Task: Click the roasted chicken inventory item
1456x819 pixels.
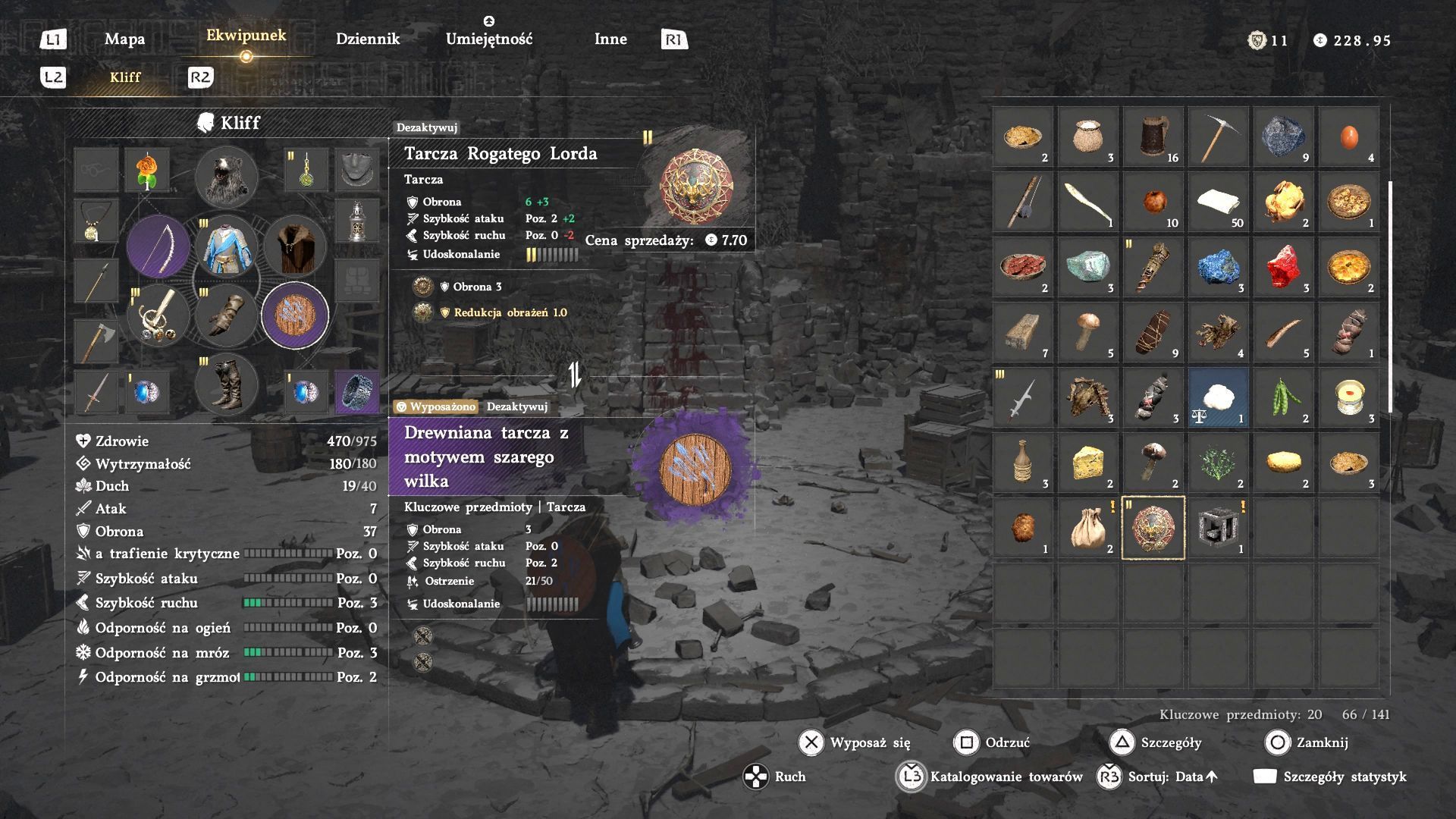Action: (1283, 202)
